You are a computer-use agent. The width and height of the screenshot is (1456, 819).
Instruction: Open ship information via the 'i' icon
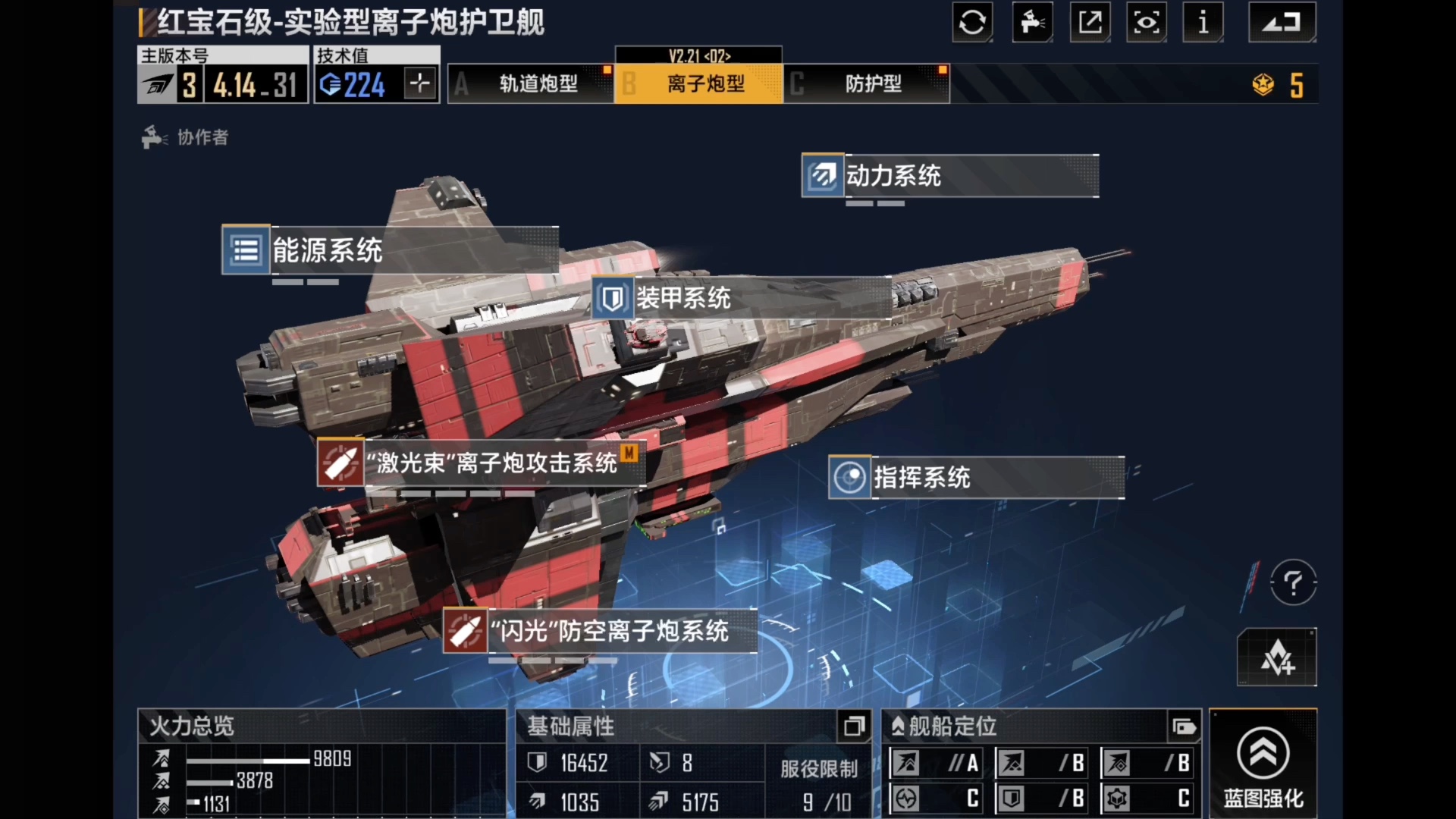[x=1203, y=23]
